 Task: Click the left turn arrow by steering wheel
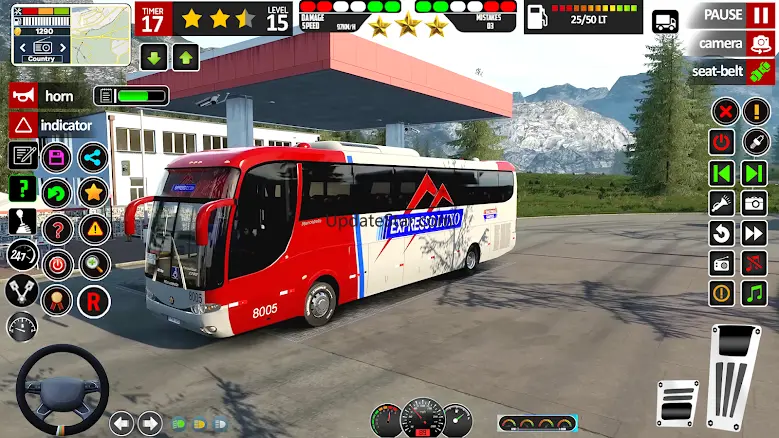point(122,423)
